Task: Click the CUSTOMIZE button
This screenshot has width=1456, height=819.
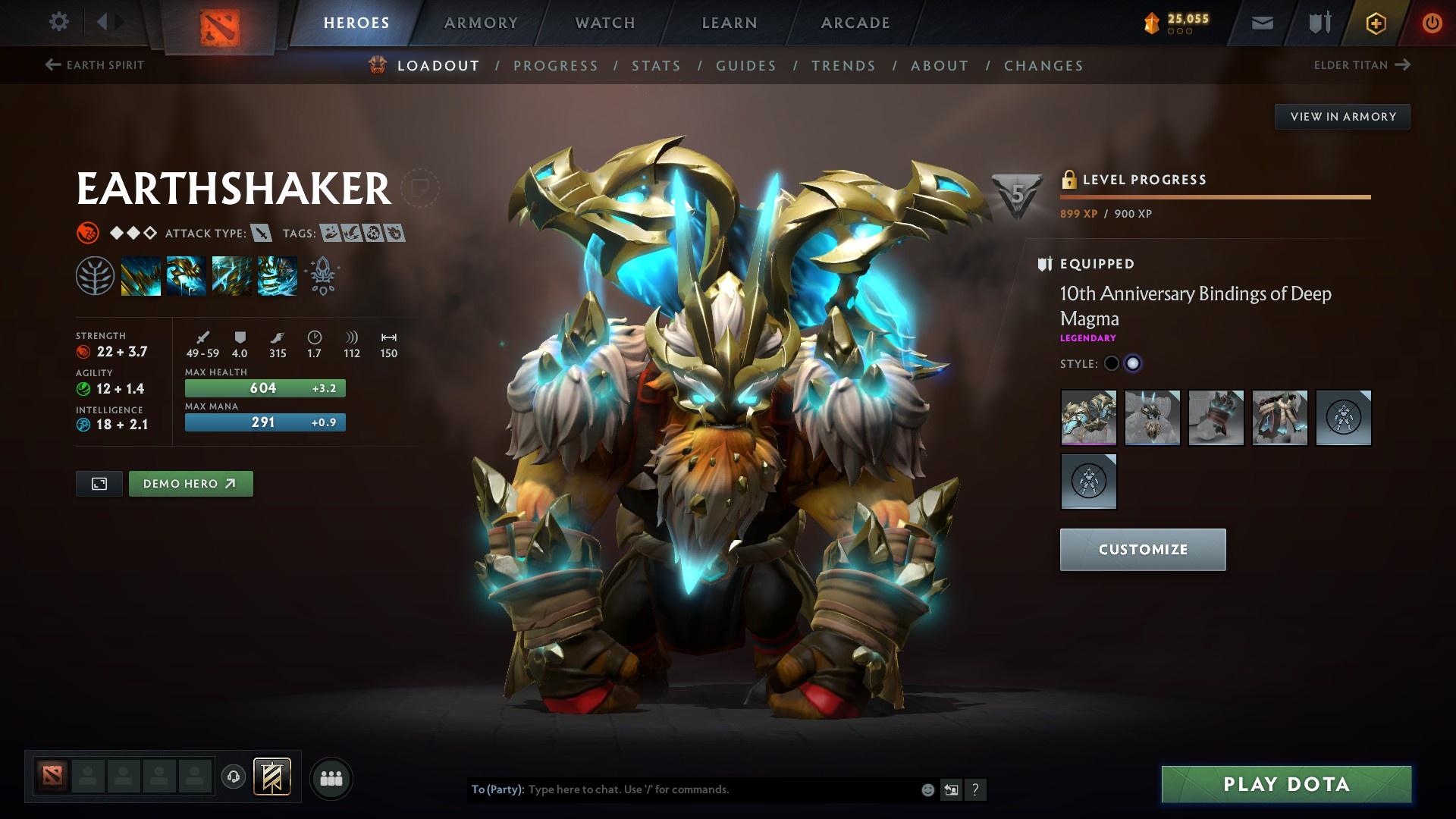Action: click(x=1142, y=549)
